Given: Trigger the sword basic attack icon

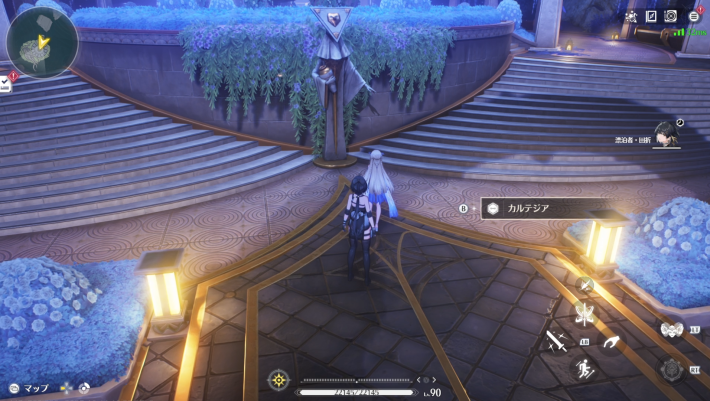Looking at the screenshot, I should coord(557,342).
